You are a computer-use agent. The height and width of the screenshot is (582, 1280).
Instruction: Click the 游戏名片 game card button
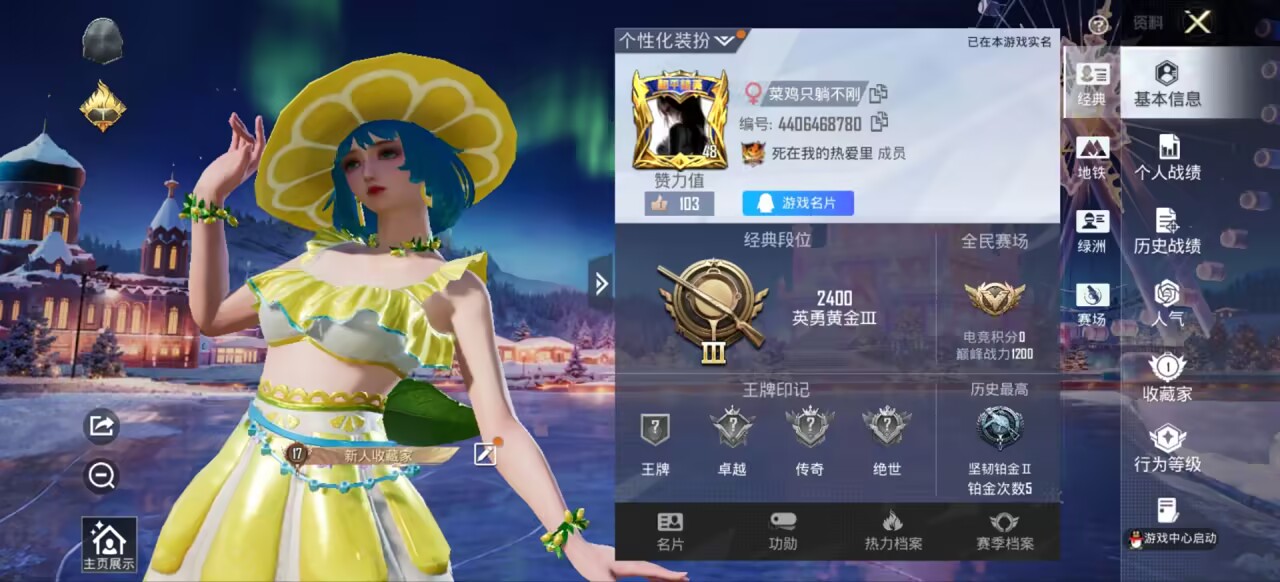click(x=797, y=203)
